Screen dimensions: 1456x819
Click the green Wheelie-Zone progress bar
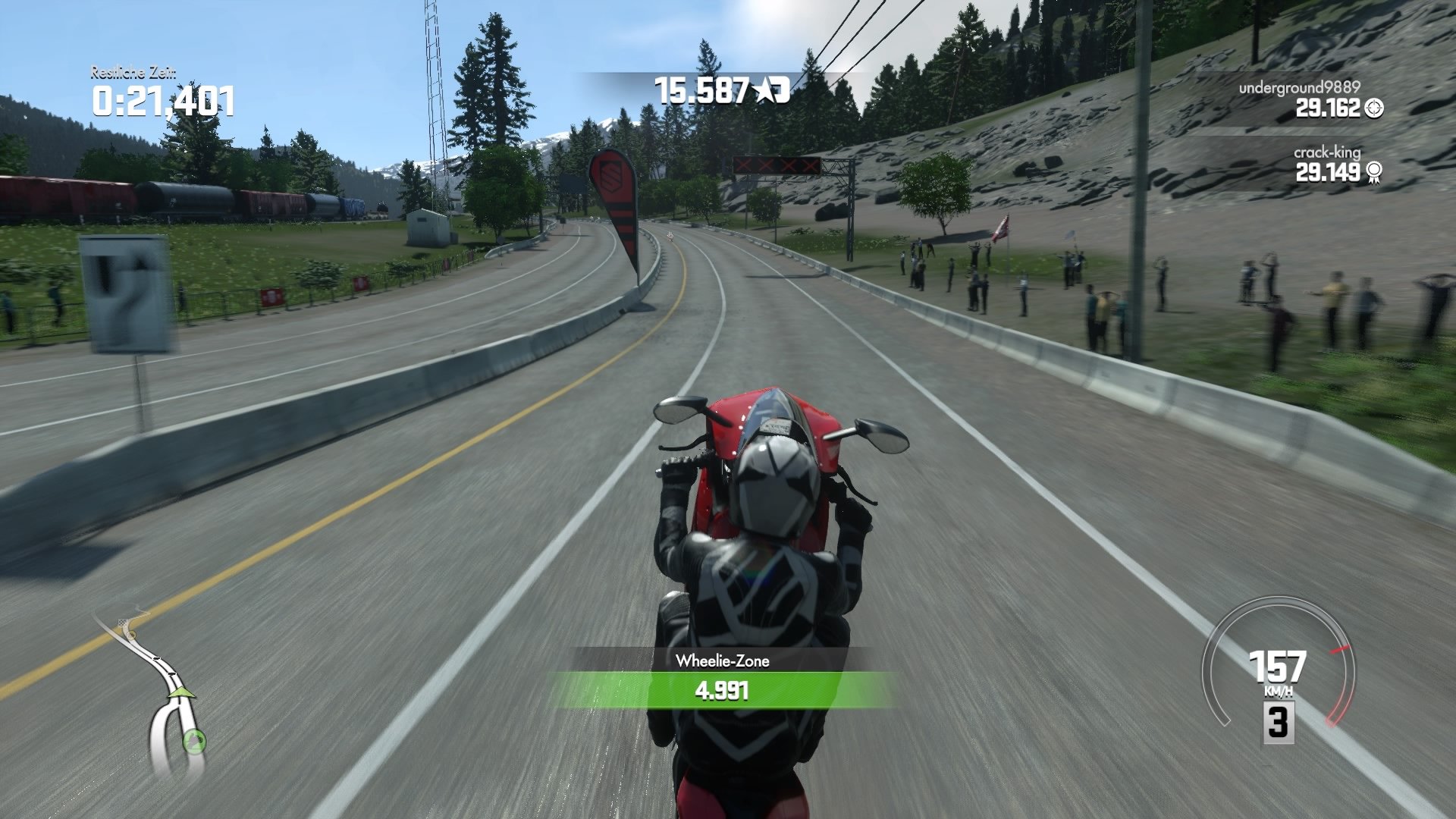(721, 690)
